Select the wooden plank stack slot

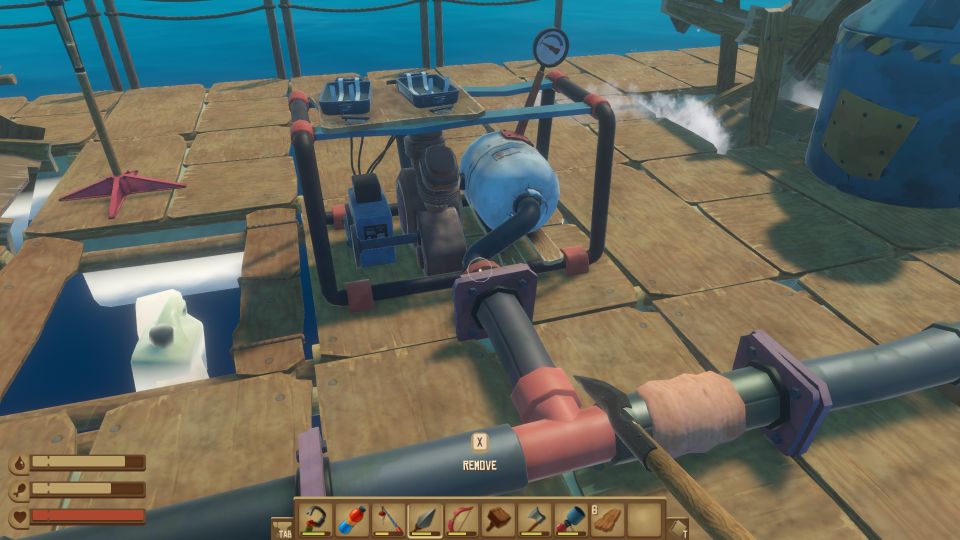tap(606, 519)
